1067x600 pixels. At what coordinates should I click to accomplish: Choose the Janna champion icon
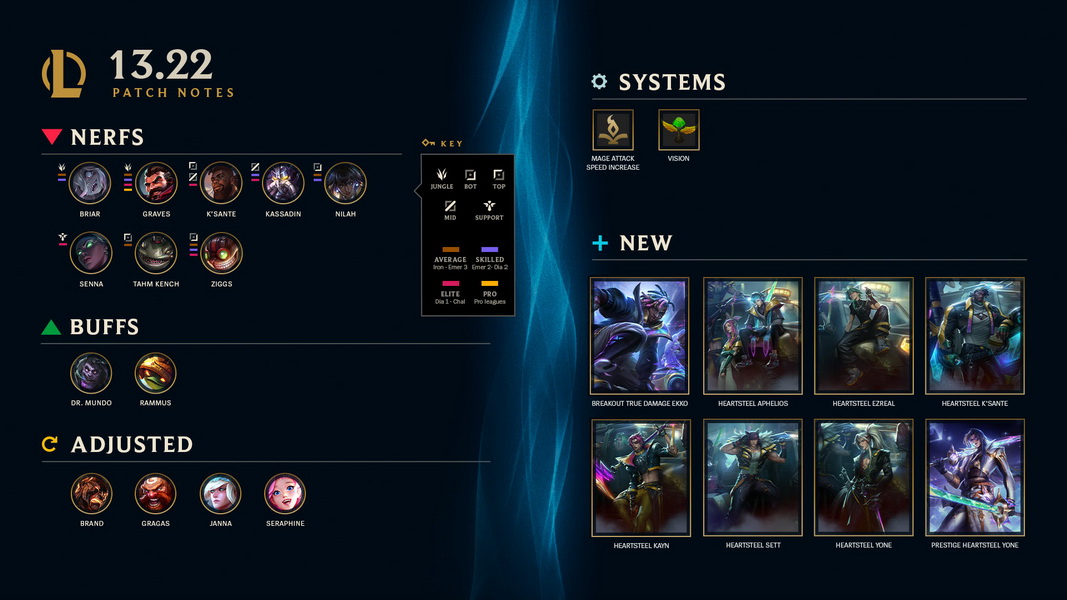[220, 493]
